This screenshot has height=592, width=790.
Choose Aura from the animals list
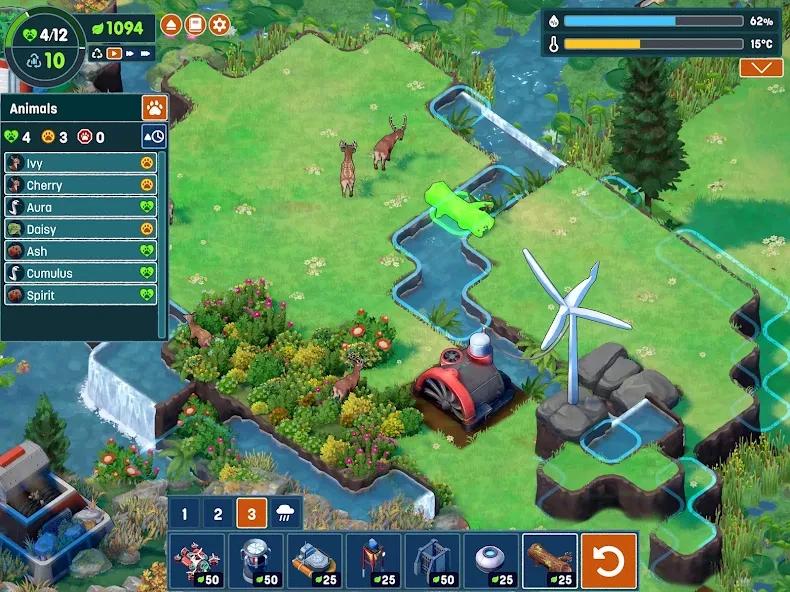coord(80,207)
